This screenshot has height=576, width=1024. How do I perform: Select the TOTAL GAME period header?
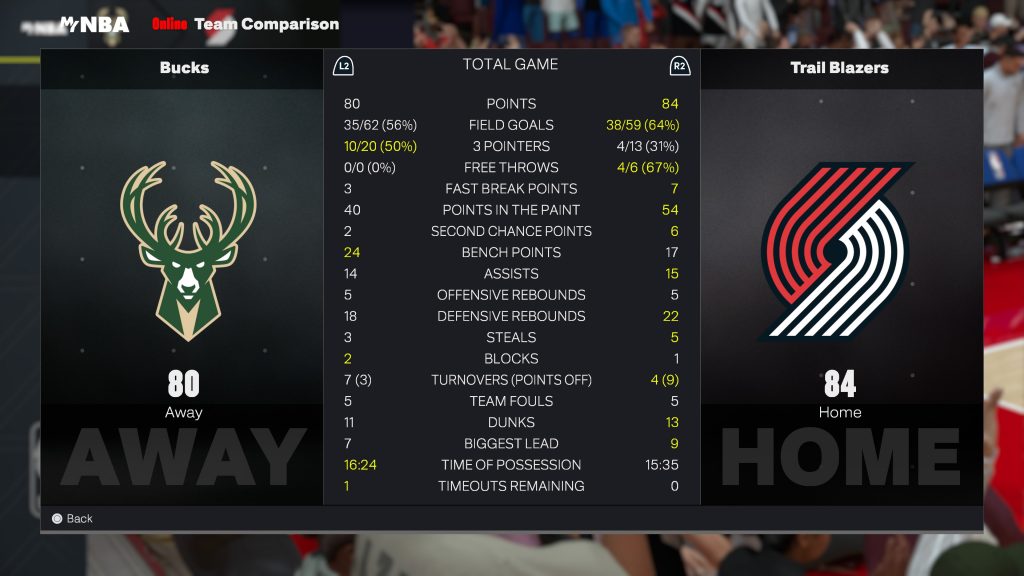510,65
